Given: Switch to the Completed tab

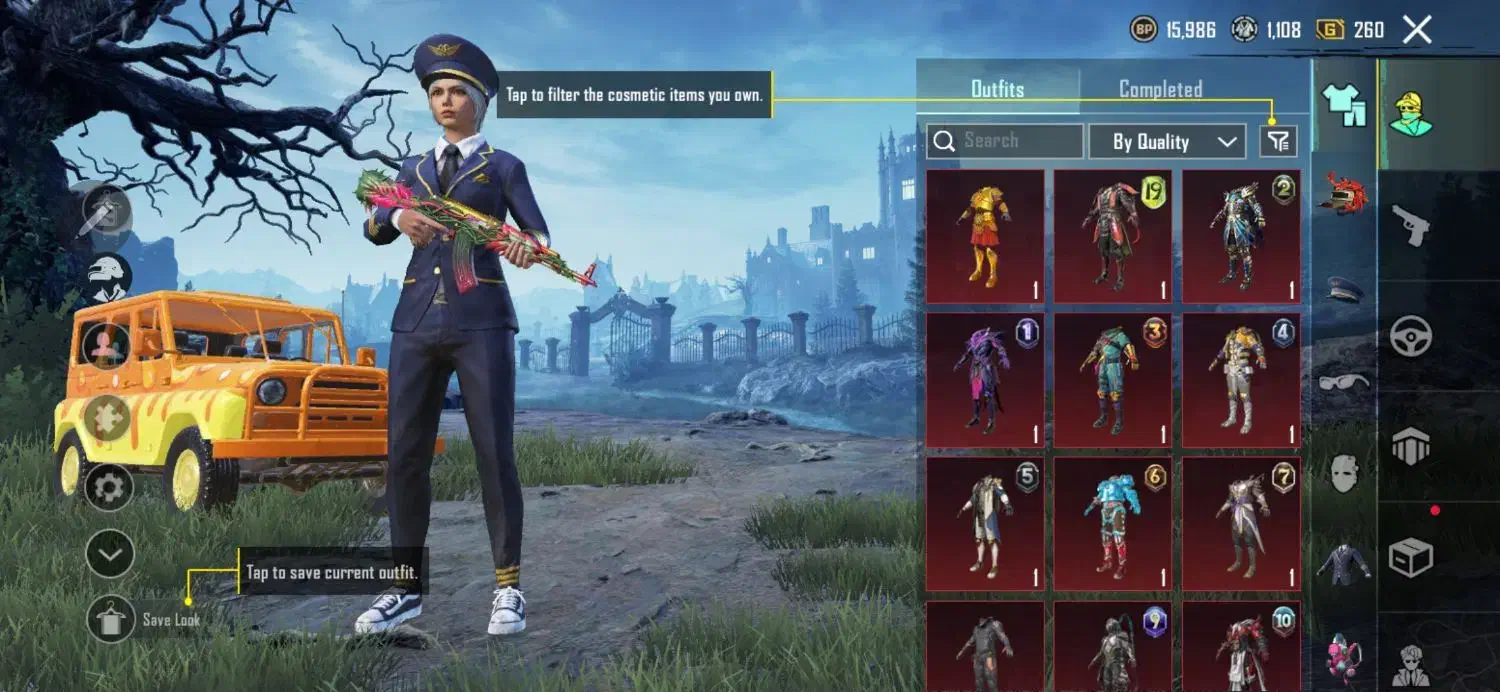Looking at the screenshot, I should 1160,89.
